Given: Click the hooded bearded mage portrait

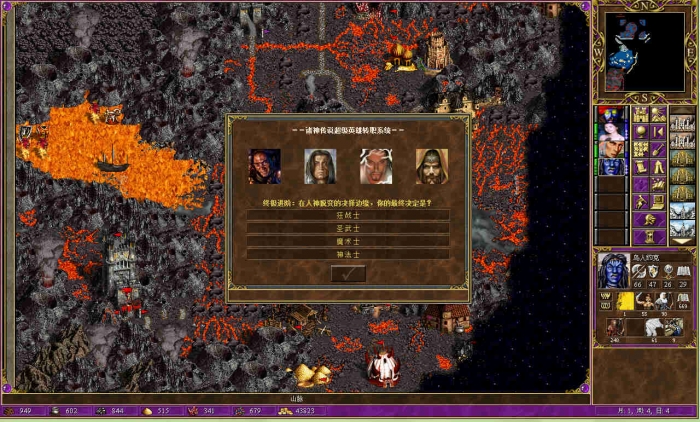Looking at the screenshot, I should tap(432, 166).
